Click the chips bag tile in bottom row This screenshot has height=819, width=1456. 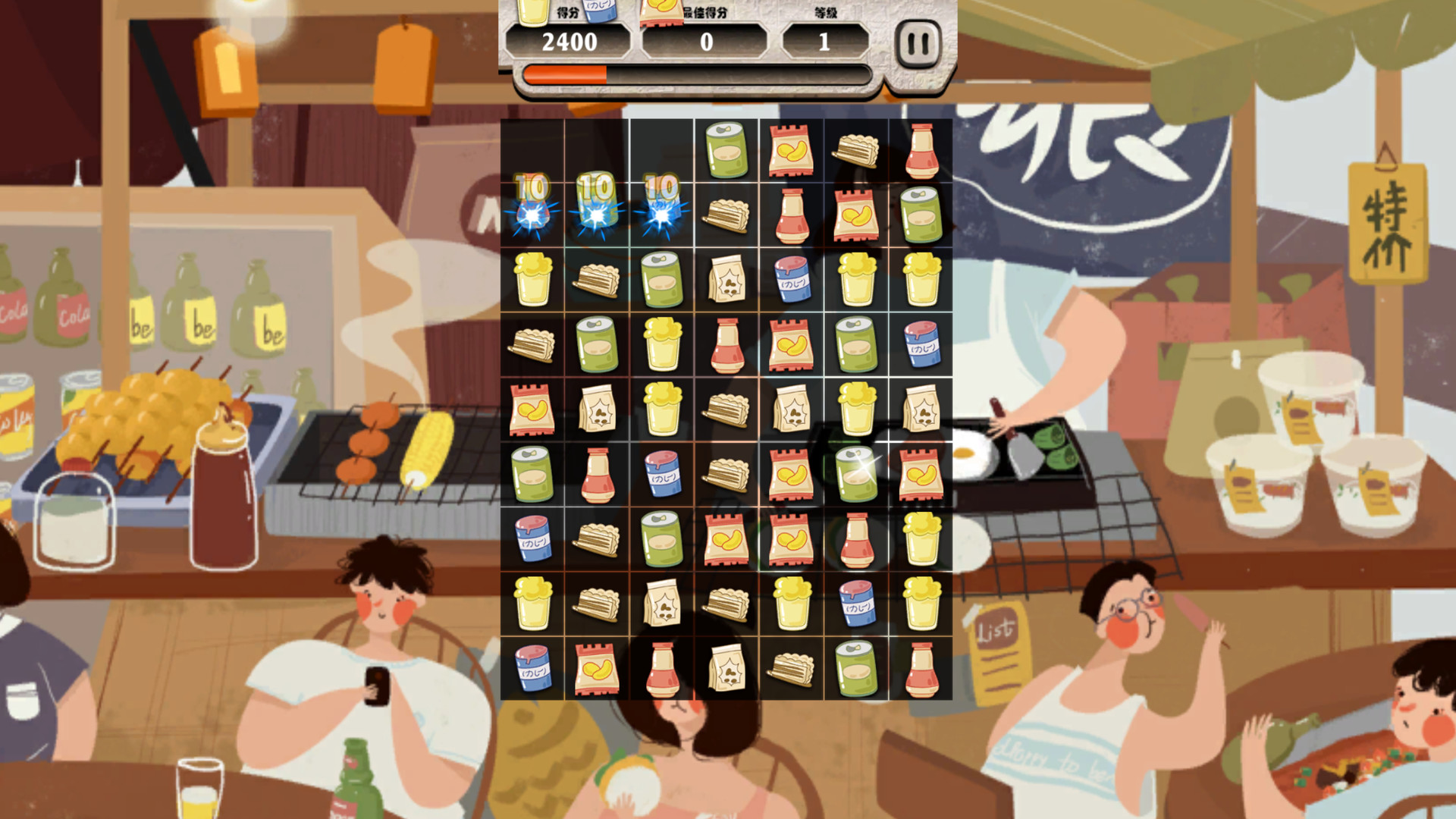tap(596, 668)
